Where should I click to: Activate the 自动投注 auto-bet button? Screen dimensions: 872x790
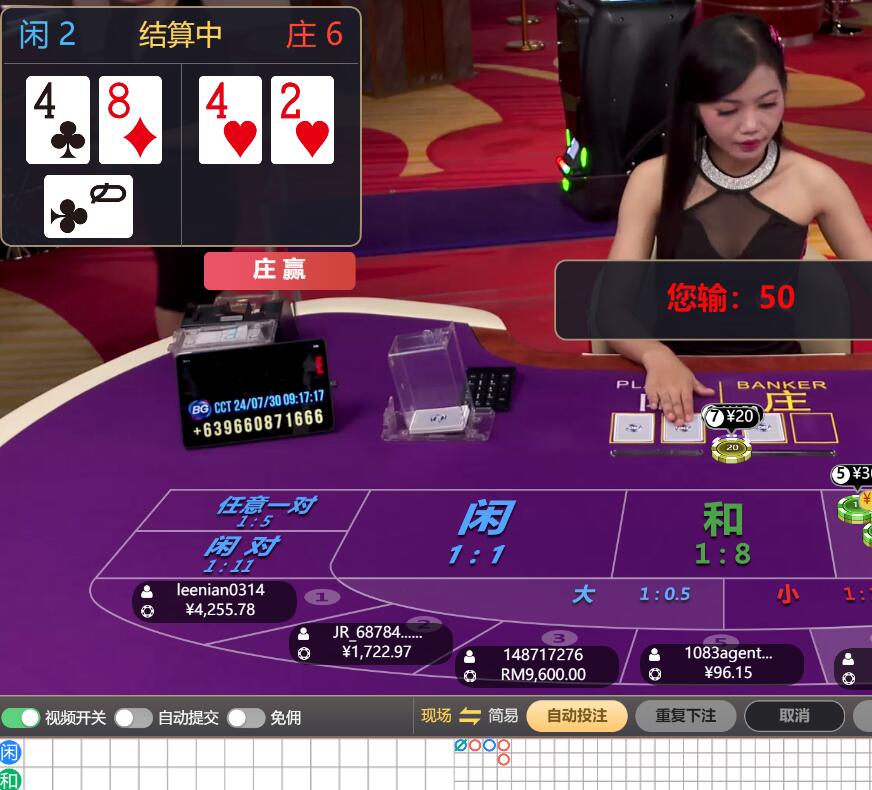[577, 716]
